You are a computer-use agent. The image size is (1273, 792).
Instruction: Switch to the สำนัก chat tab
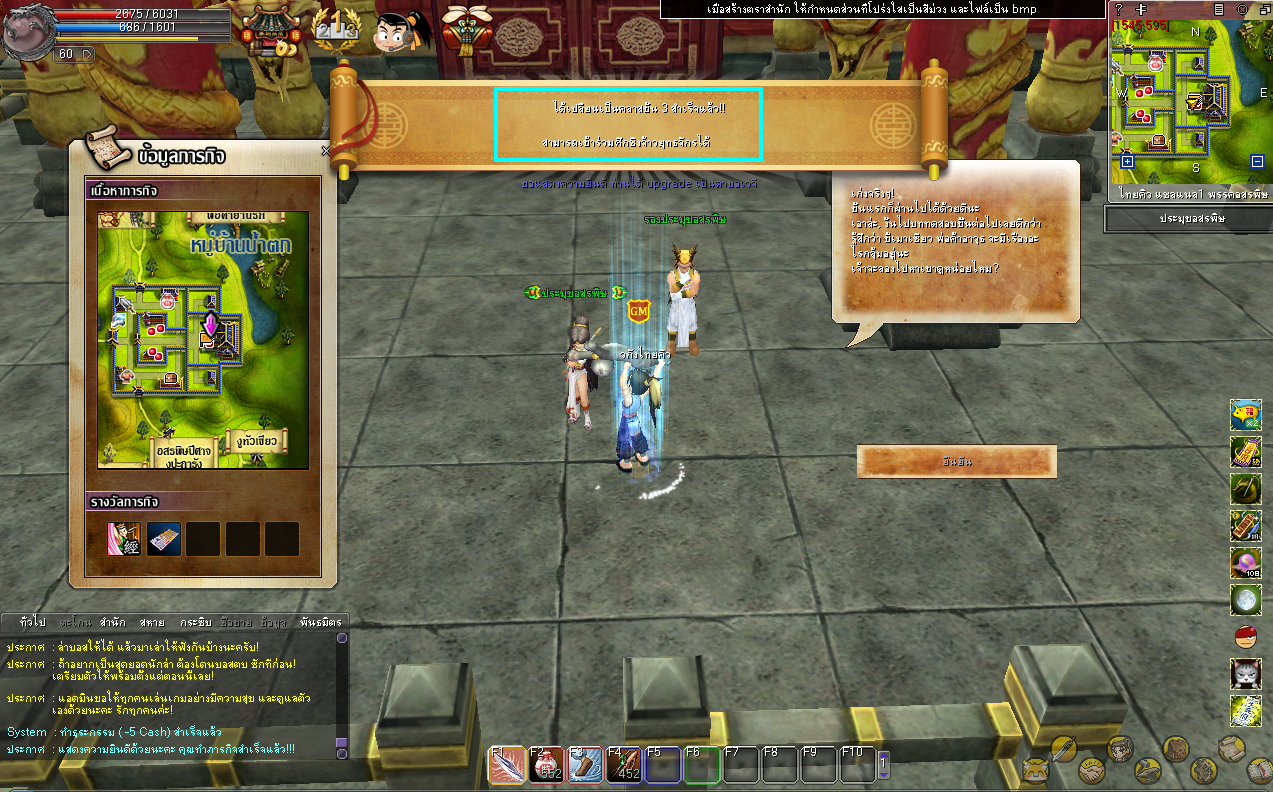[x=113, y=622]
